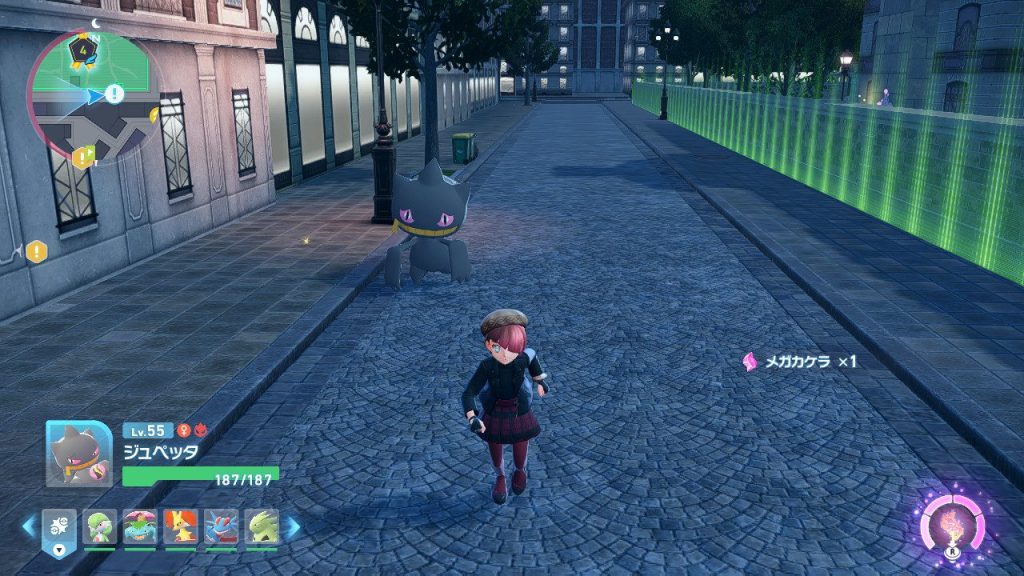Click the party bar right arrow
Image resolution: width=1024 pixels, height=576 pixels.
tap(293, 526)
